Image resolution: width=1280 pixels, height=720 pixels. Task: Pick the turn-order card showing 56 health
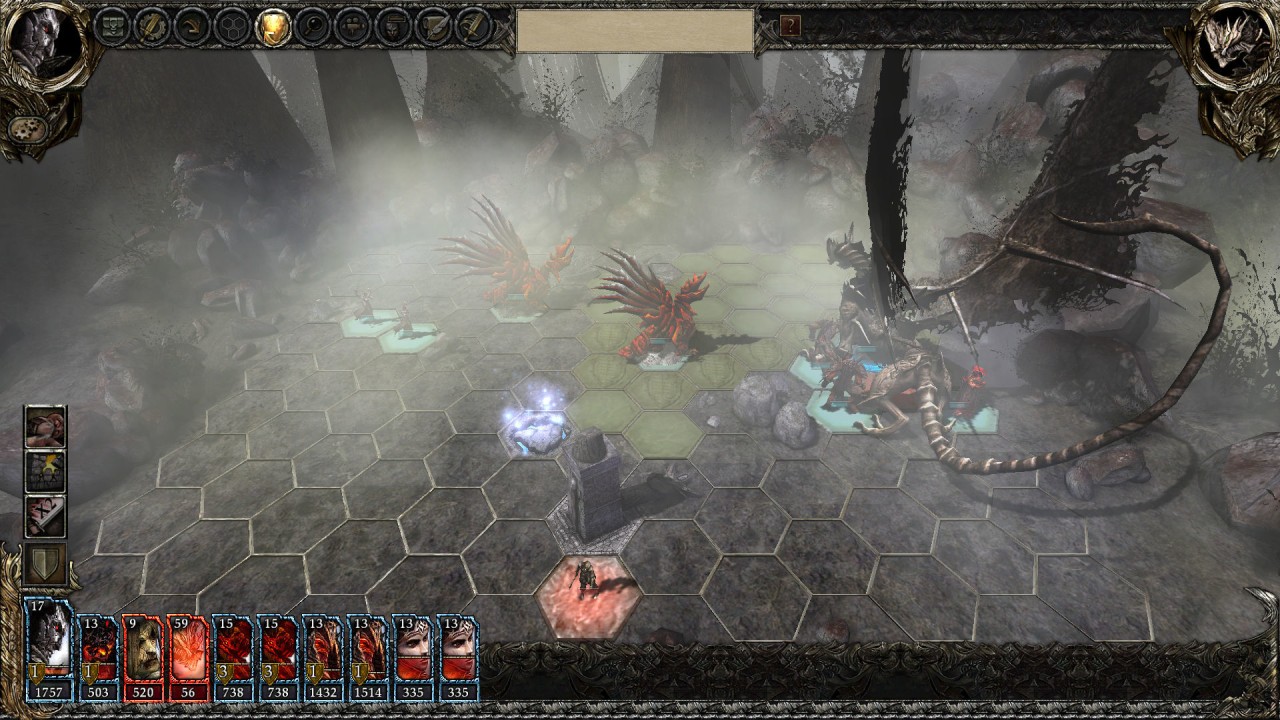pos(188,657)
